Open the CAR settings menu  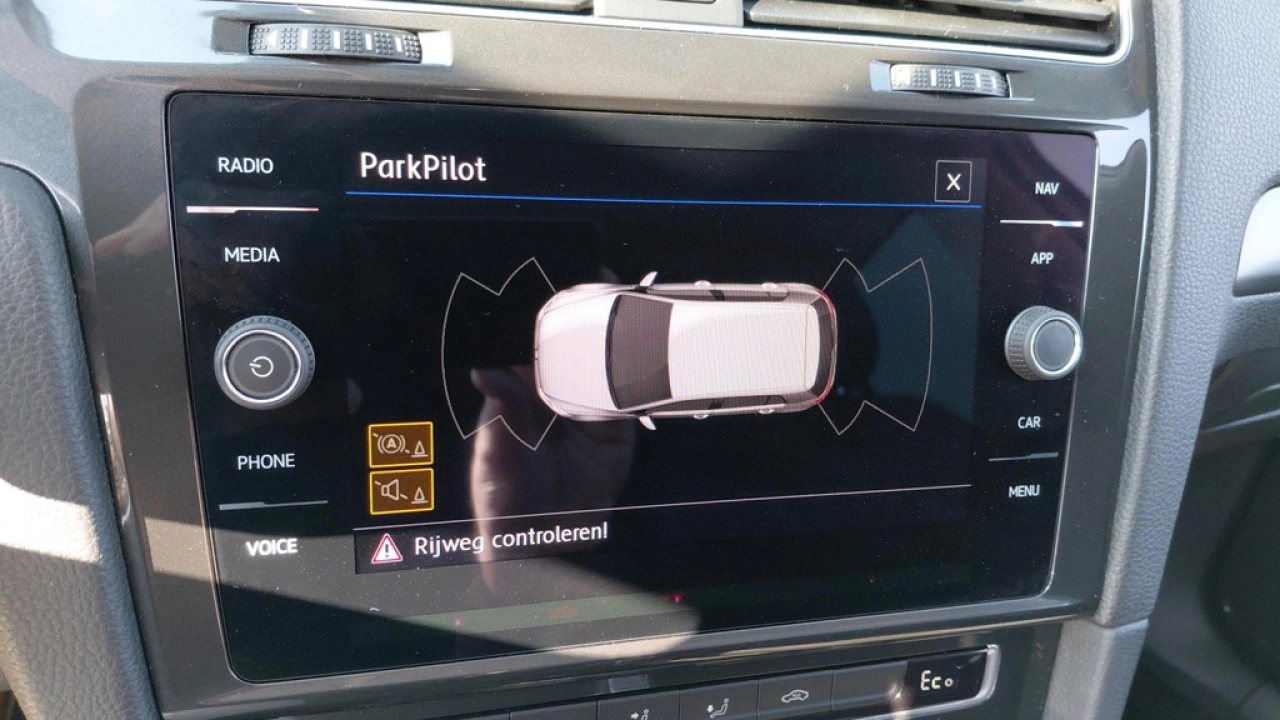(1030, 423)
